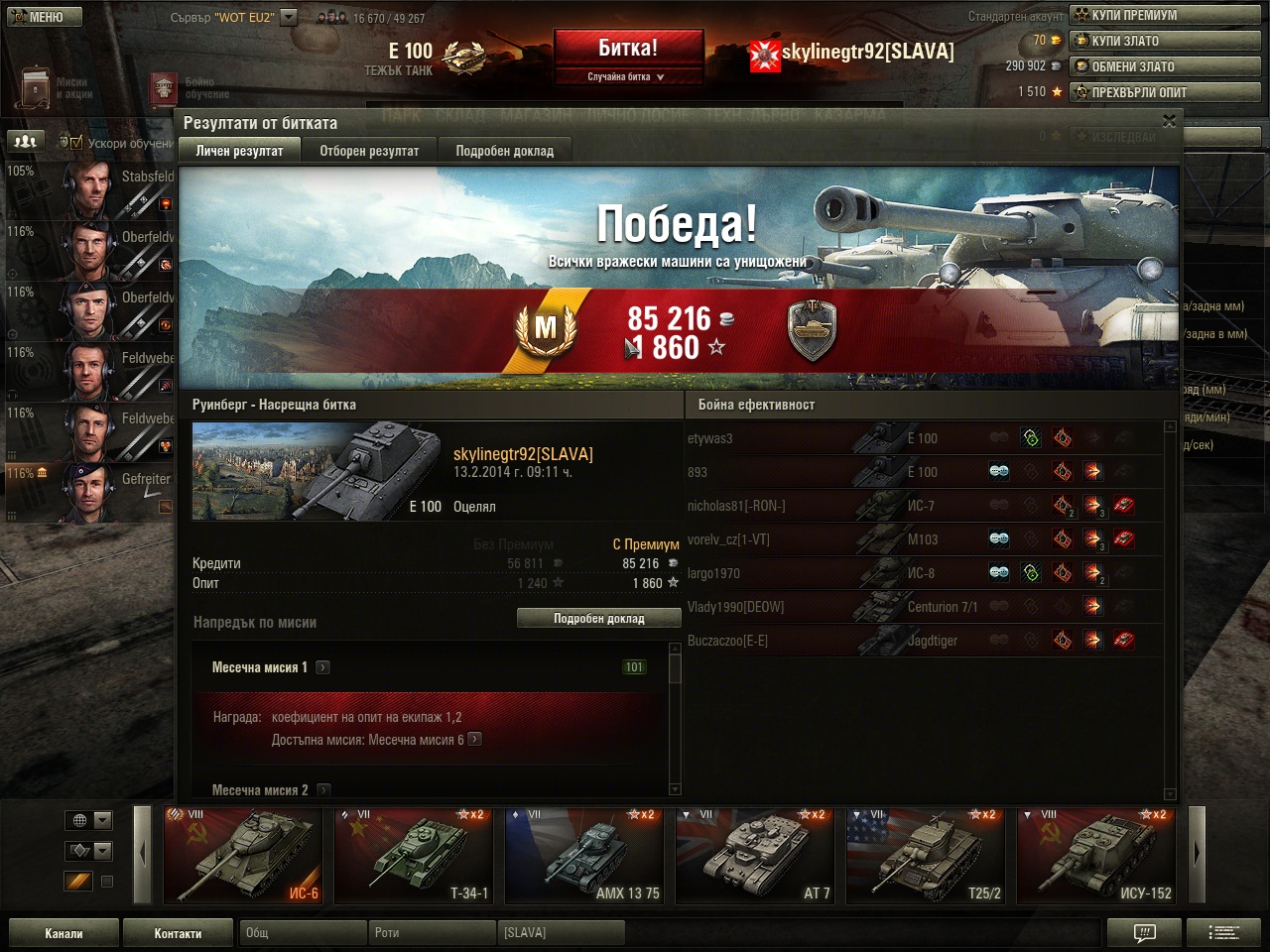Select the ИС-6 tank in carousel

point(243,856)
